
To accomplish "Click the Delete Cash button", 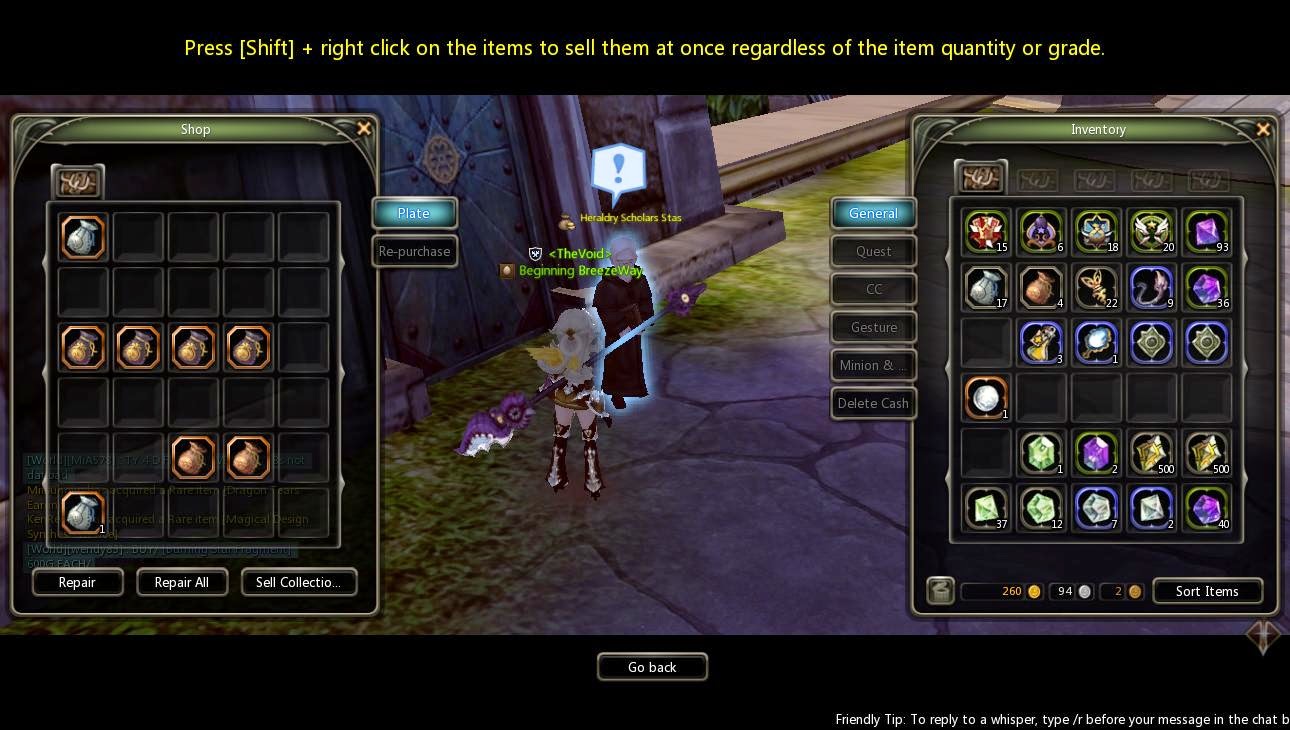I will tap(873, 403).
